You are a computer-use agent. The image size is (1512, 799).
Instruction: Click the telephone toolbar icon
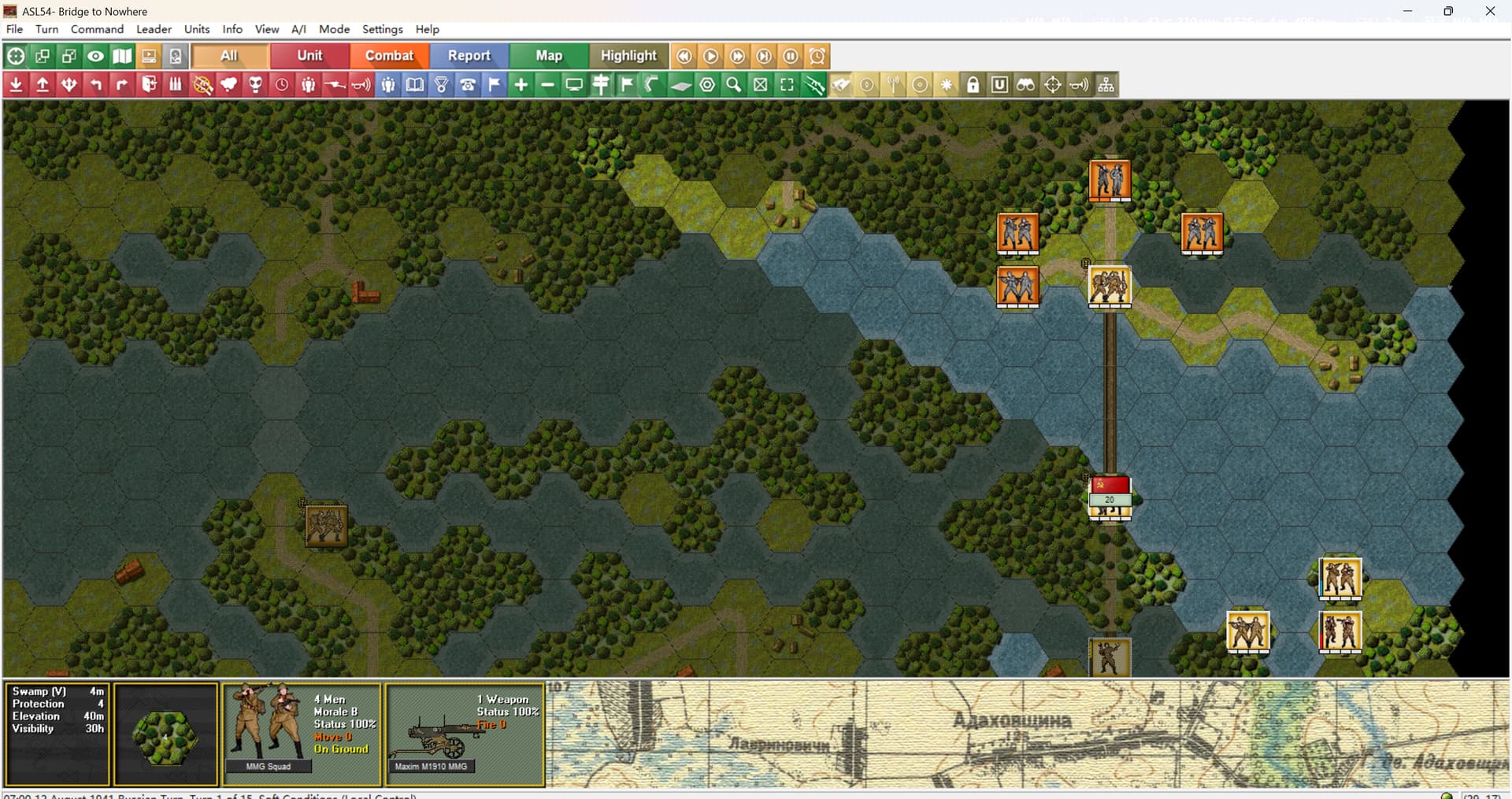tap(468, 85)
